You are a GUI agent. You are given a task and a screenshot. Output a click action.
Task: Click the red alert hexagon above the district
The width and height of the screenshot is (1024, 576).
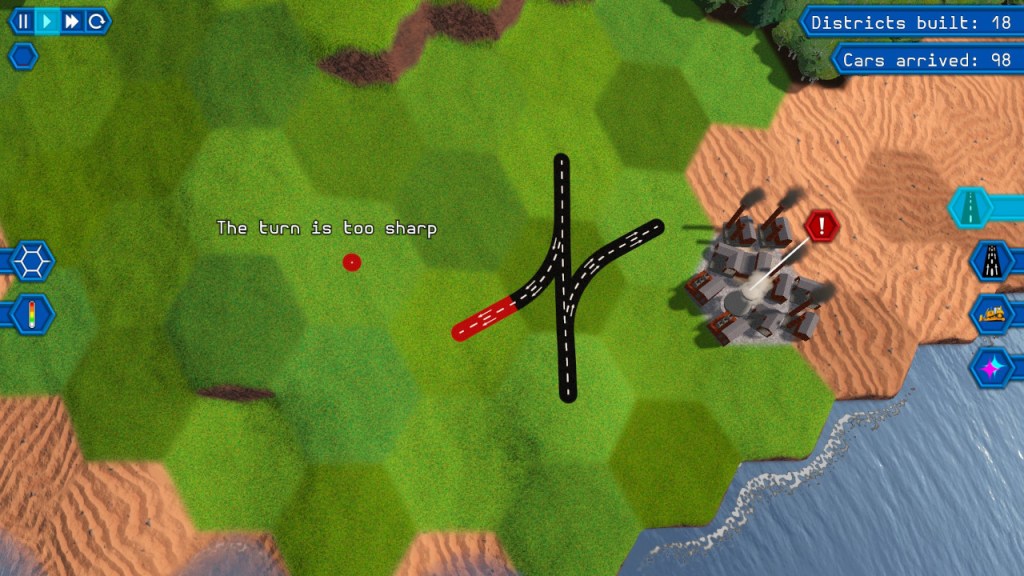click(x=822, y=226)
